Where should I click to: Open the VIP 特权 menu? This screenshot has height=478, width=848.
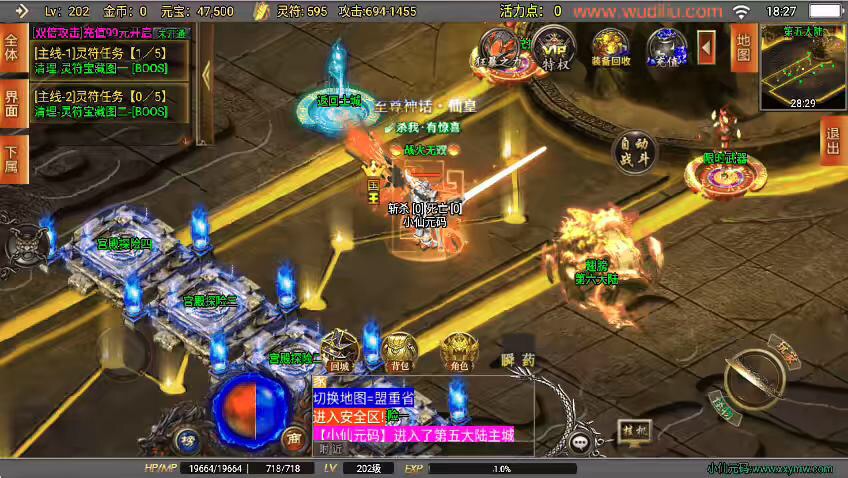[x=555, y=46]
